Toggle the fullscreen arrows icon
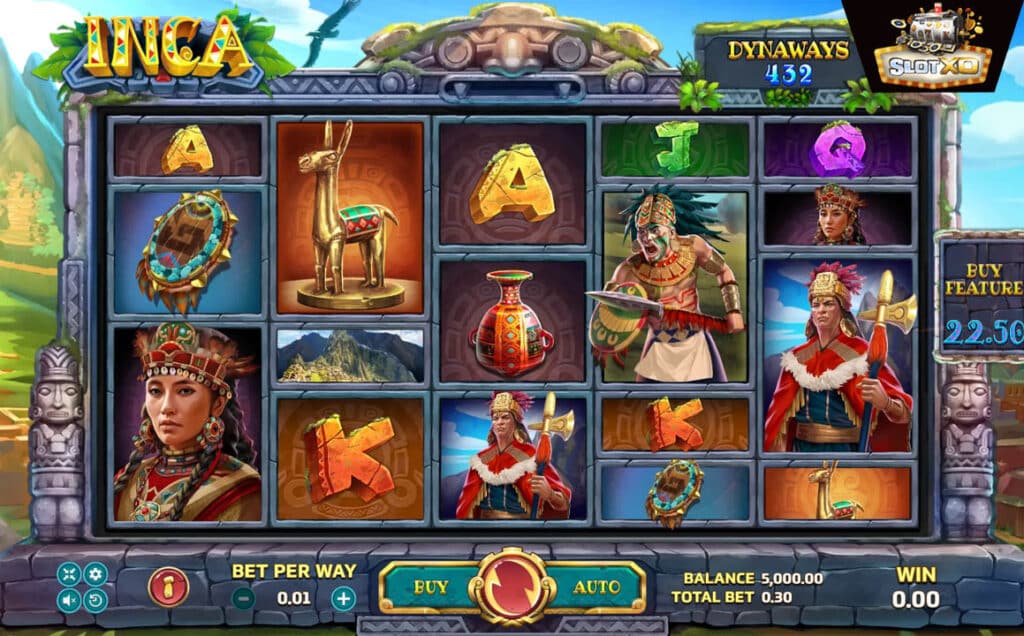Image resolution: width=1024 pixels, height=636 pixels. point(69,574)
